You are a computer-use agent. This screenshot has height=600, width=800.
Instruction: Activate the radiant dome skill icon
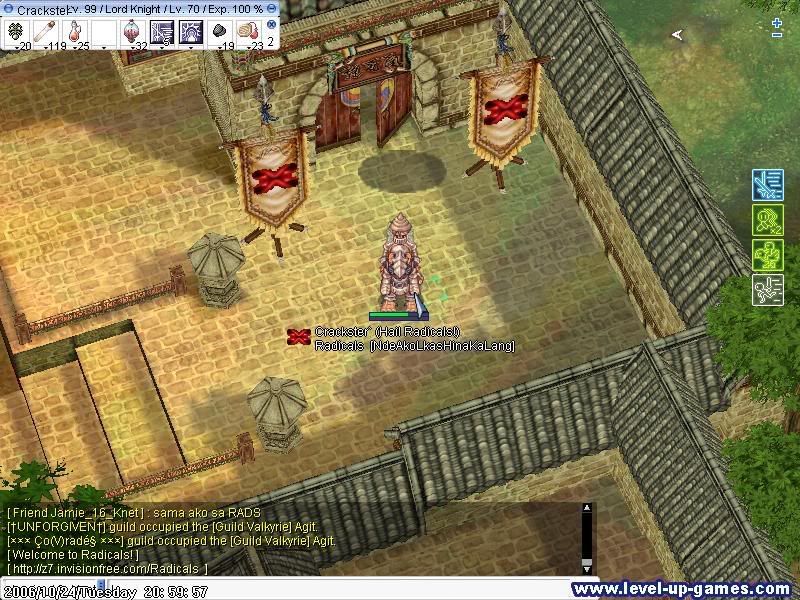click(x=191, y=32)
